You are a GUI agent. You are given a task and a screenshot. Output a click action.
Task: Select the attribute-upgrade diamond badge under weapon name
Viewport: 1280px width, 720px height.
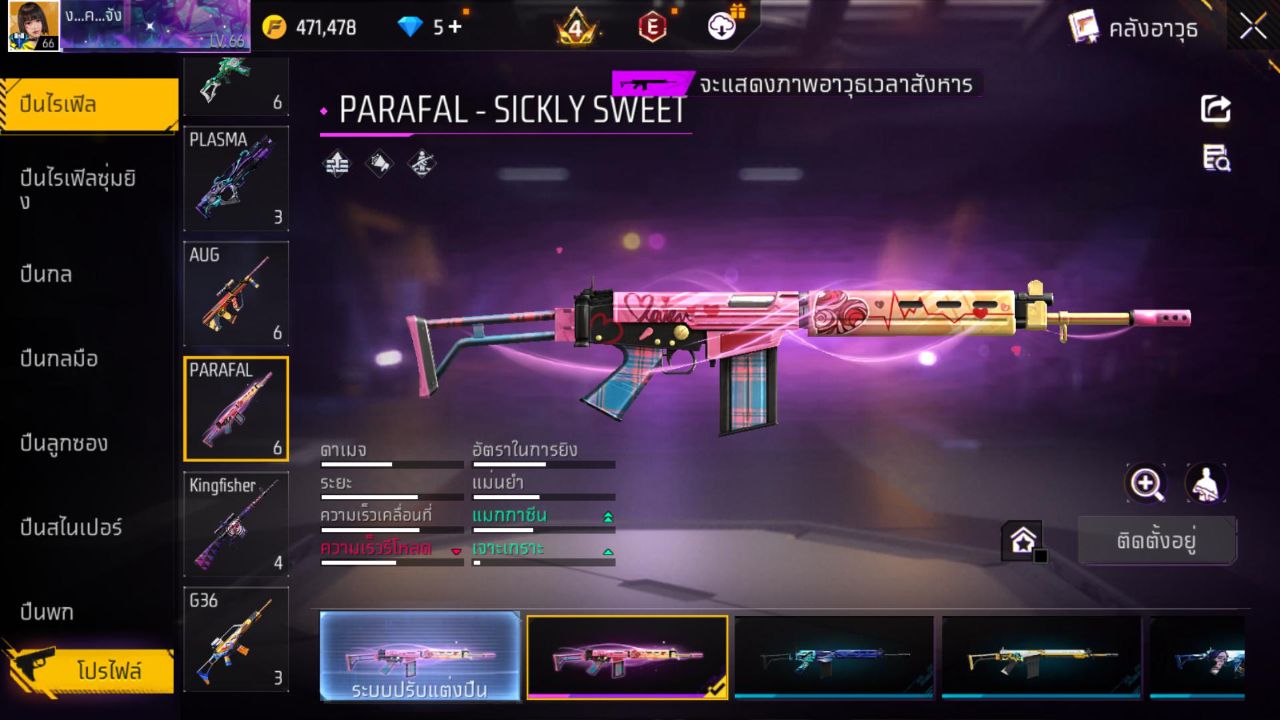pos(335,163)
